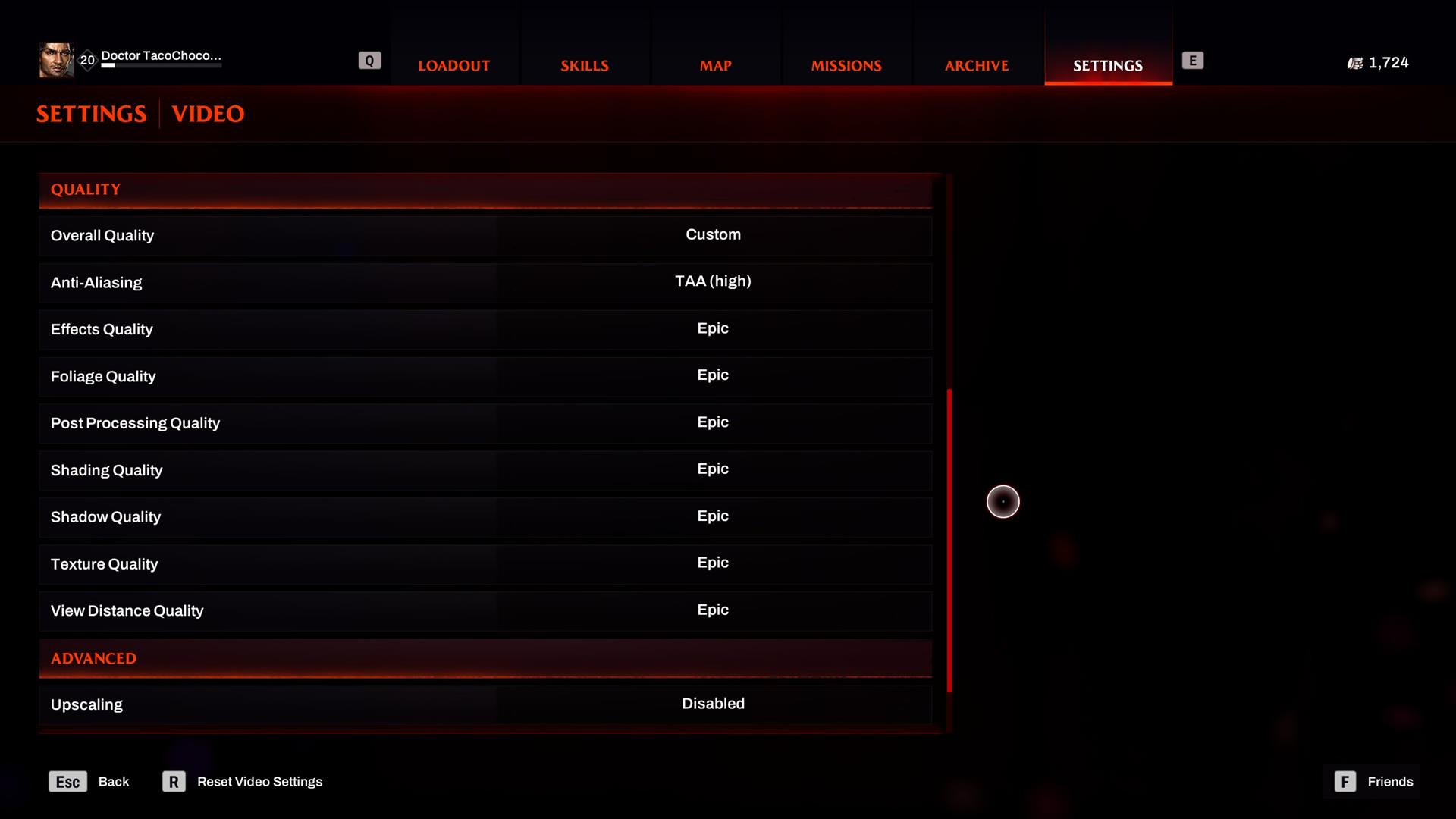Viewport: 1456px width, 819px height.
Task: Open the MISSIONS tab
Action: 847,65
